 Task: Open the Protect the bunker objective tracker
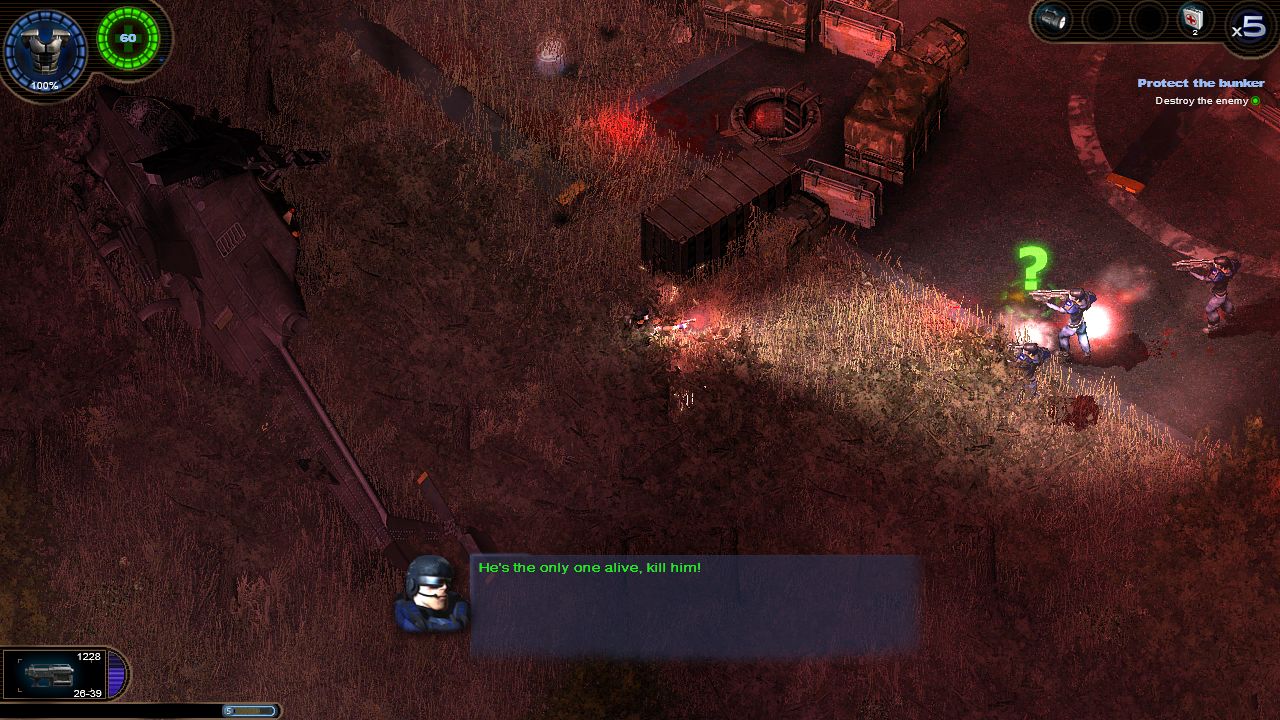1200,83
